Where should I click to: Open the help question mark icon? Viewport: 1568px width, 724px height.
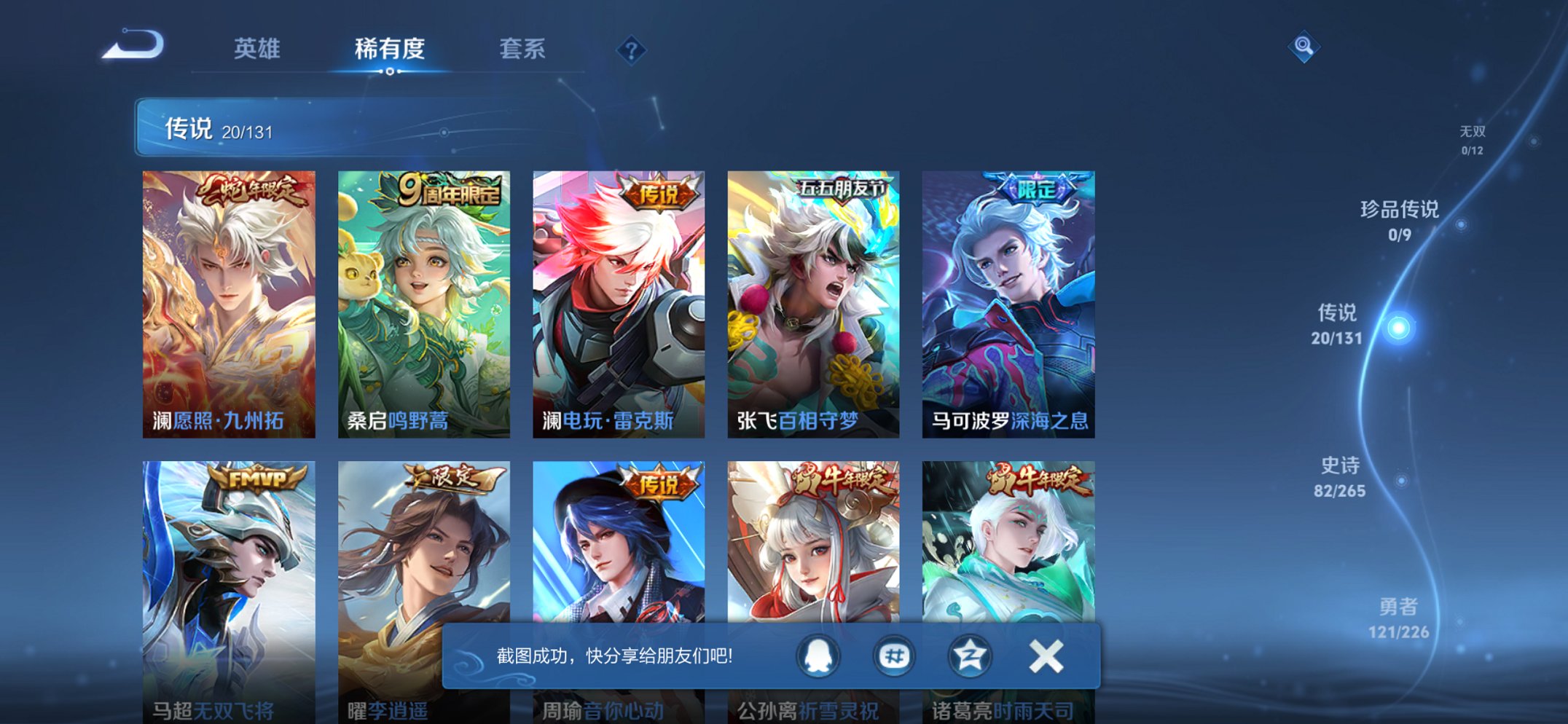[x=633, y=50]
